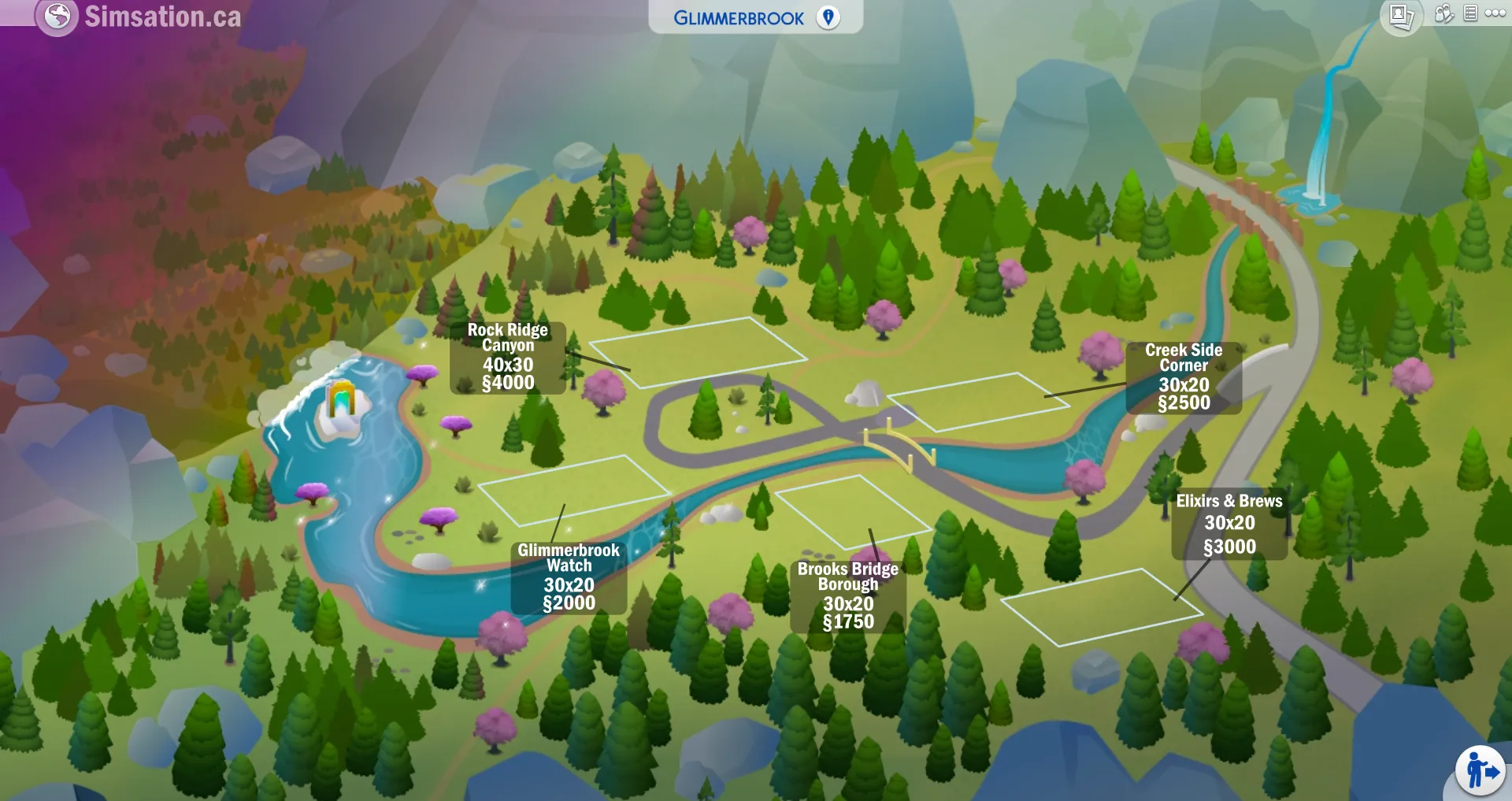Select the Rock Ridge Canyon lot outline
The height and width of the screenshot is (801, 1512).
click(698, 351)
